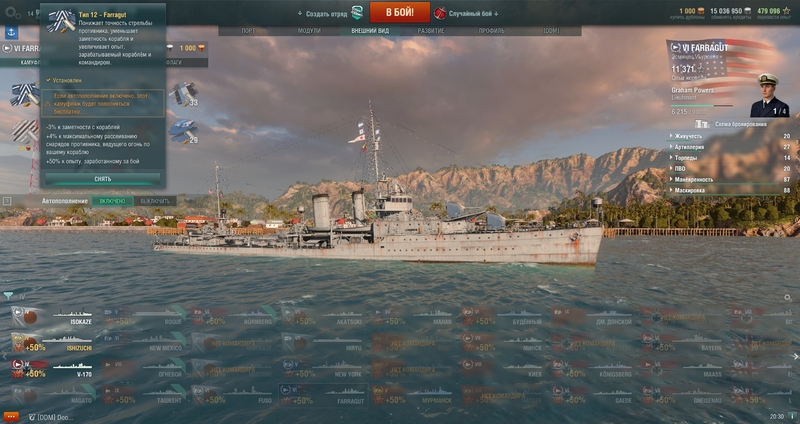Viewport: 800px width, 424px height.
Task: Switch to the Порт tab
Action: (x=249, y=31)
